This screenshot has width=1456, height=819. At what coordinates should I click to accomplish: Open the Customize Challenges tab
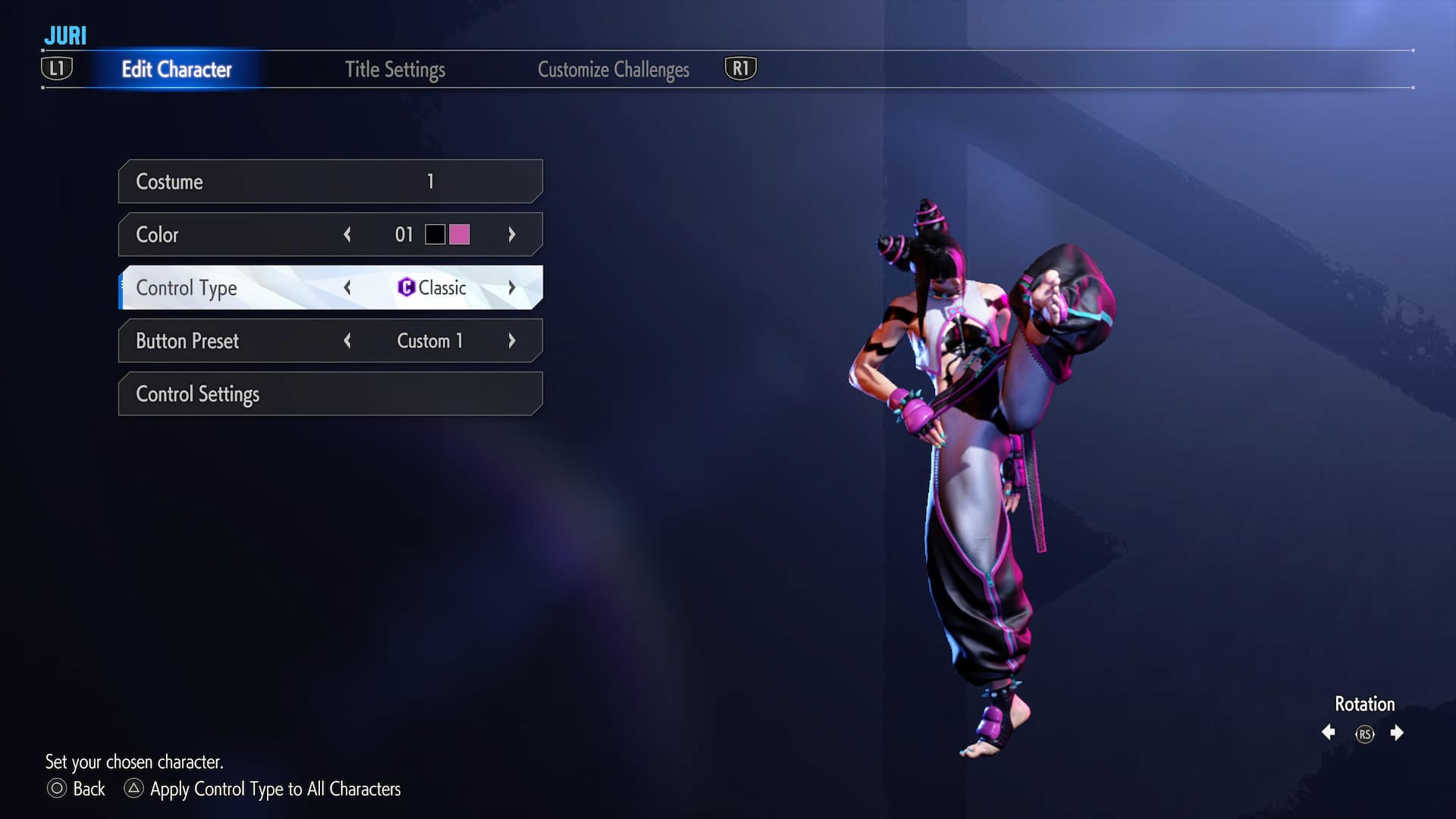pyautogui.click(x=613, y=69)
